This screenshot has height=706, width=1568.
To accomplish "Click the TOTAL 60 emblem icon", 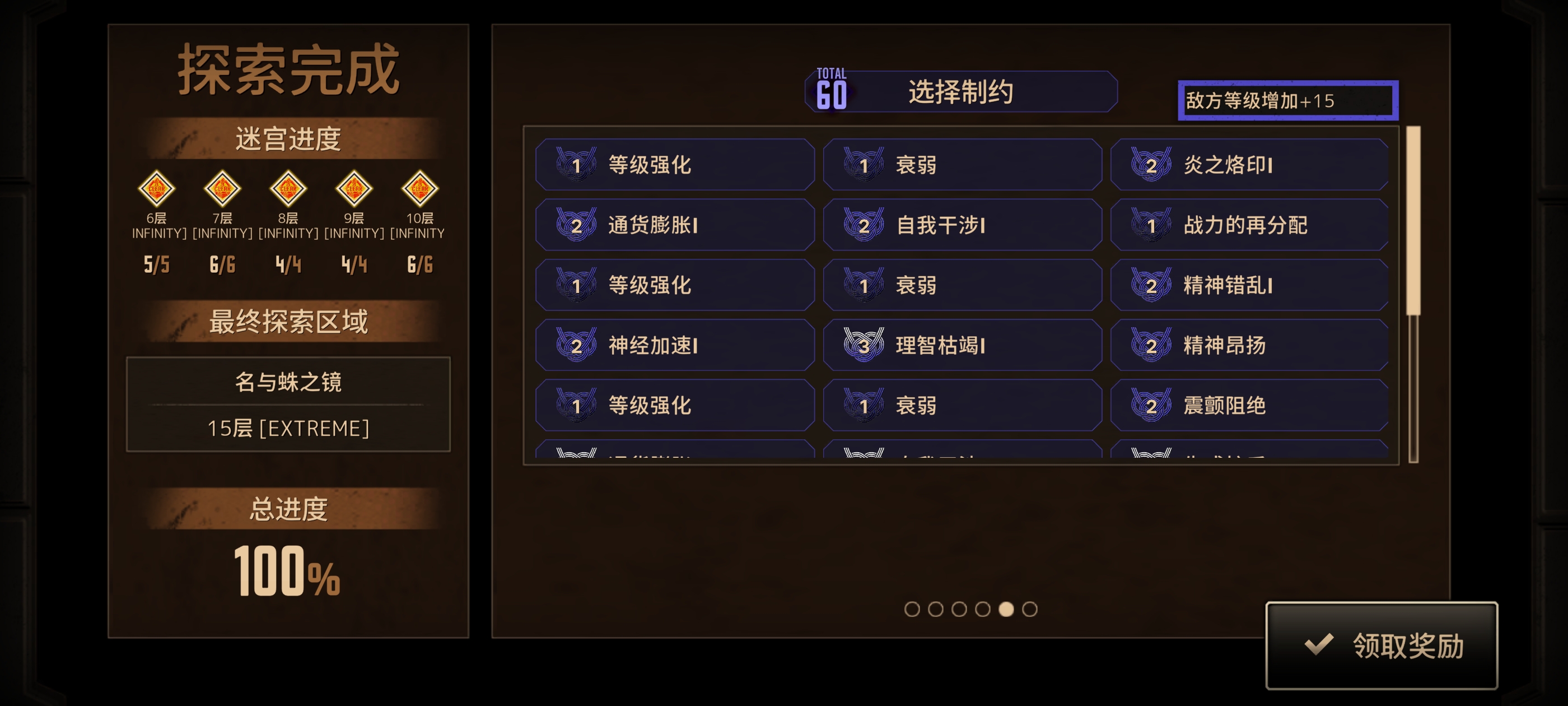I will coord(831,91).
